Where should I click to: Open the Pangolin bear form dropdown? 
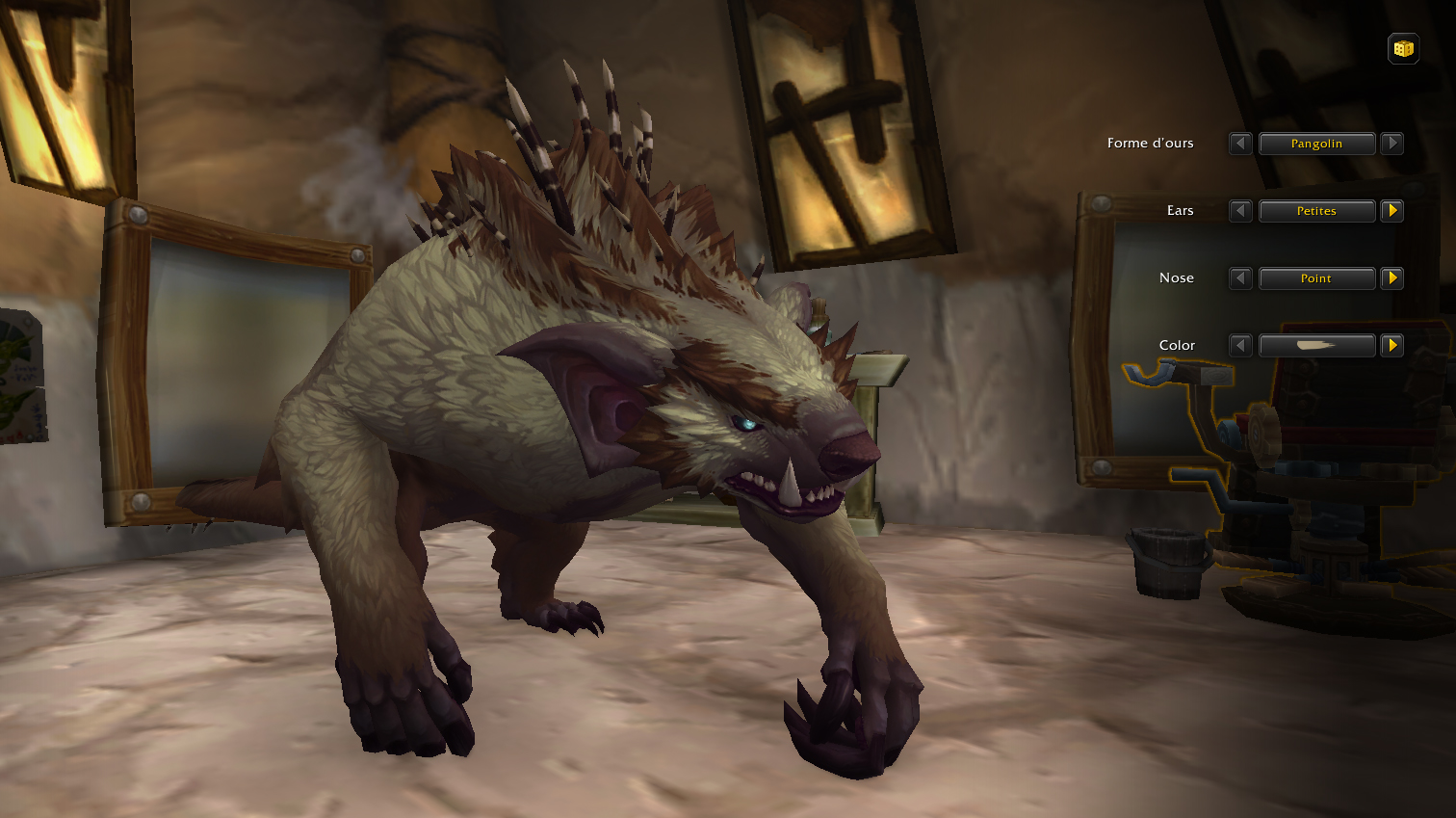[x=1316, y=144]
